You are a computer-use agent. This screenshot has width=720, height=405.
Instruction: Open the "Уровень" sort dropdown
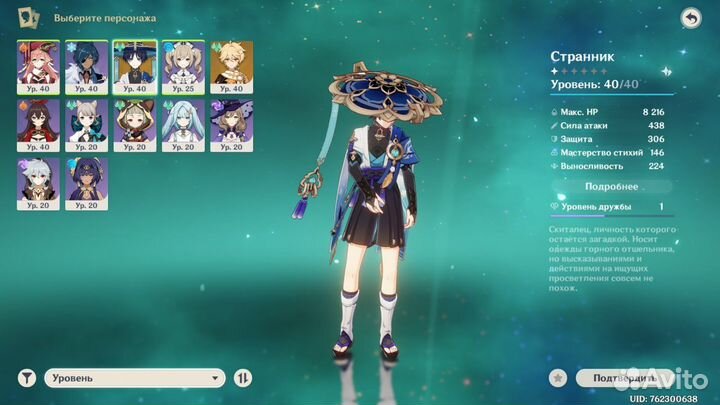[134, 378]
